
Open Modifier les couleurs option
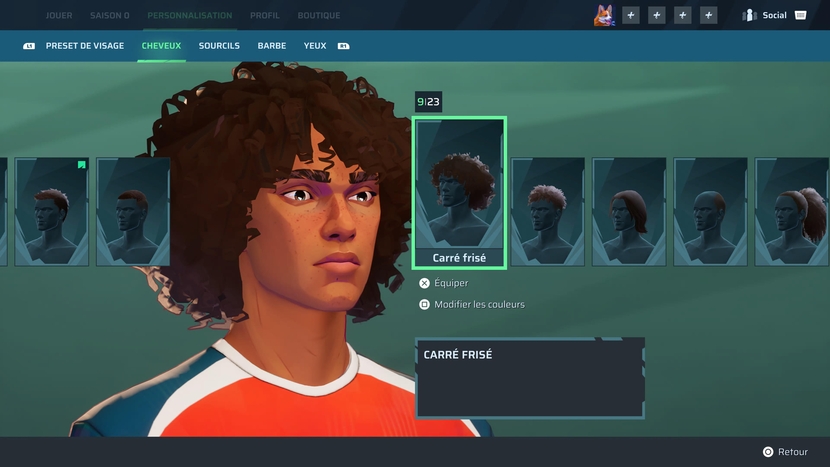click(478, 304)
